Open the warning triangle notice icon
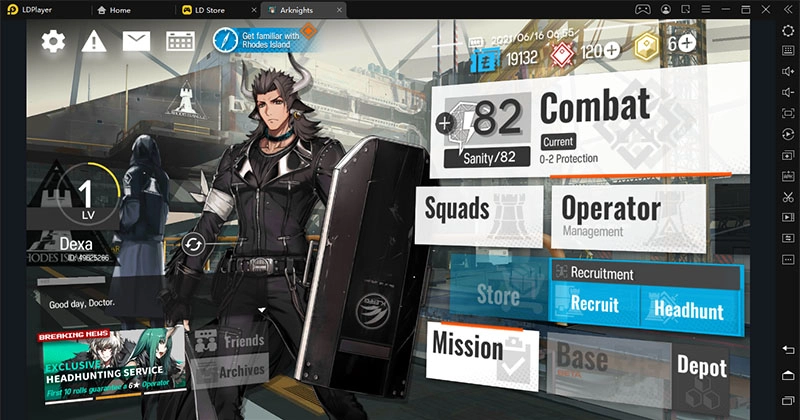This screenshot has height=420, width=800. [94, 41]
